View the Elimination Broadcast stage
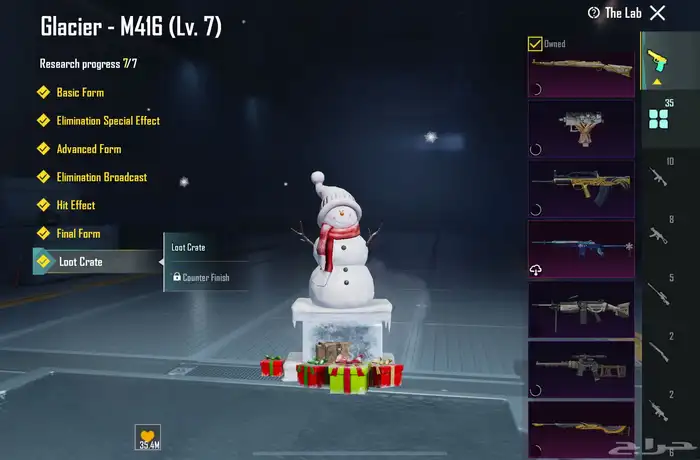This screenshot has height=460, width=700. tap(101, 177)
